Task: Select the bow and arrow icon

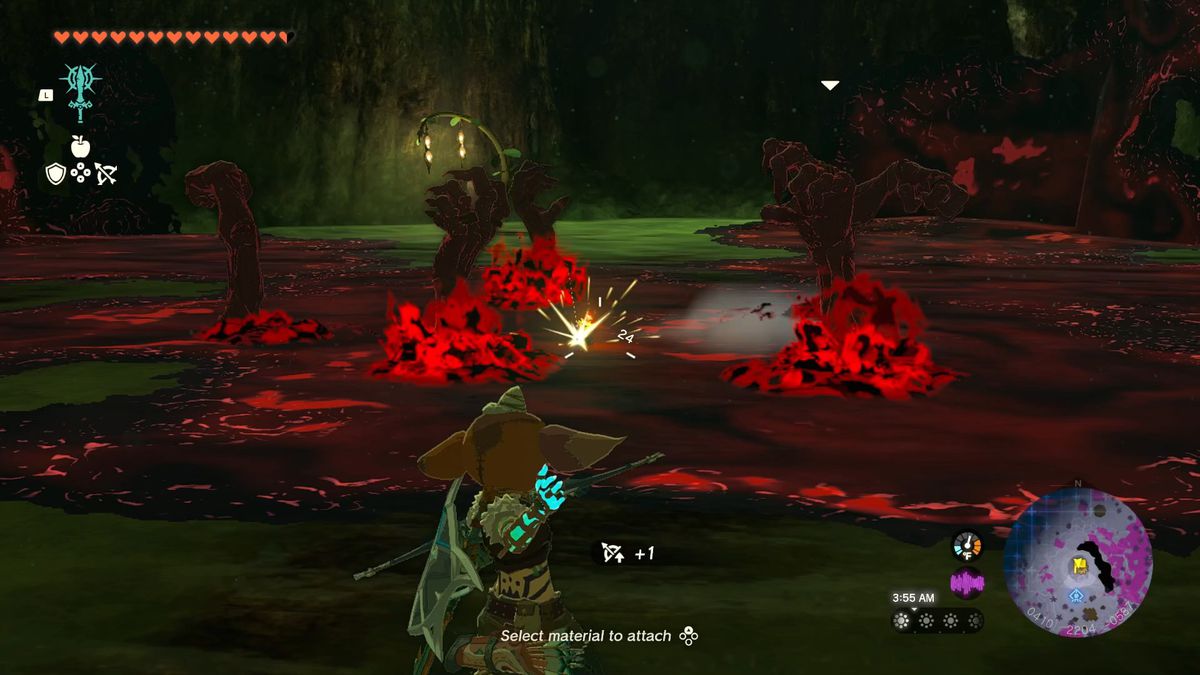Action: click(x=106, y=174)
